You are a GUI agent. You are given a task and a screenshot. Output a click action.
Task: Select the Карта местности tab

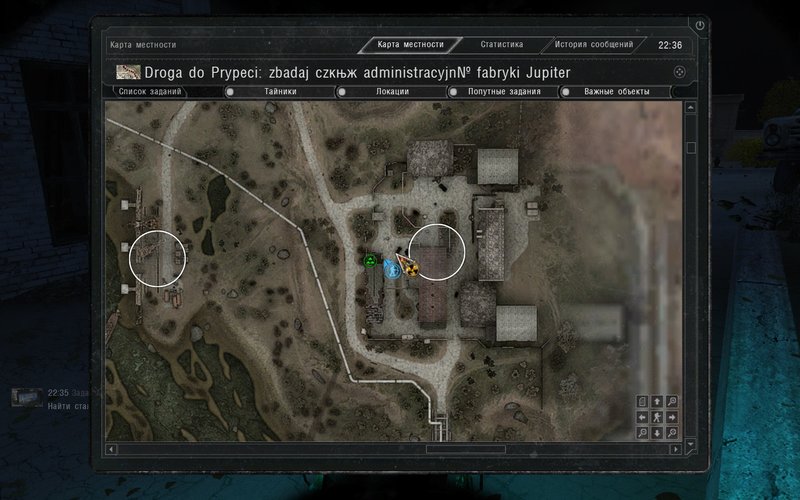(x=411, y=45)
